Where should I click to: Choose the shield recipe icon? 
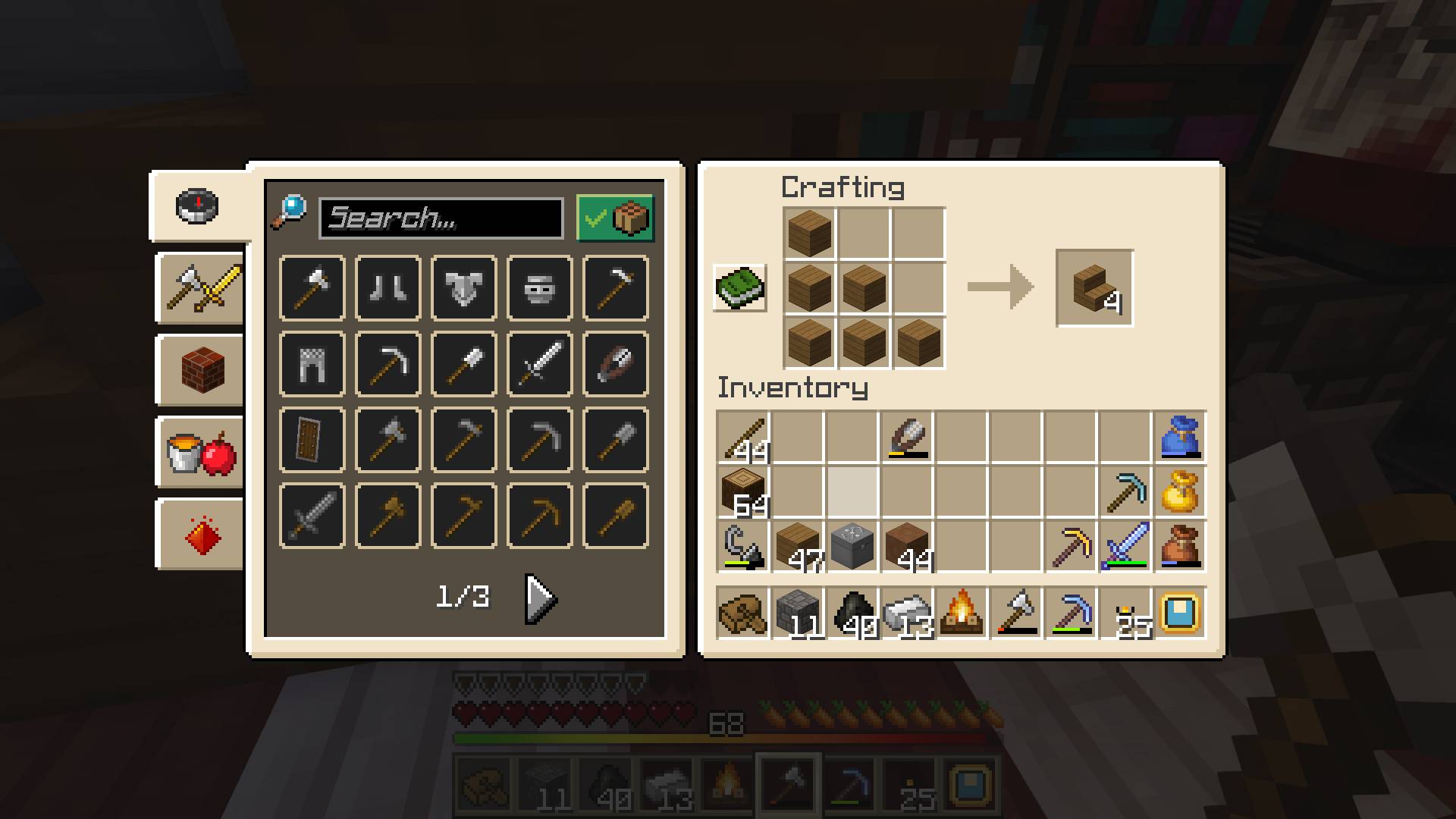(x=311, y=440)
